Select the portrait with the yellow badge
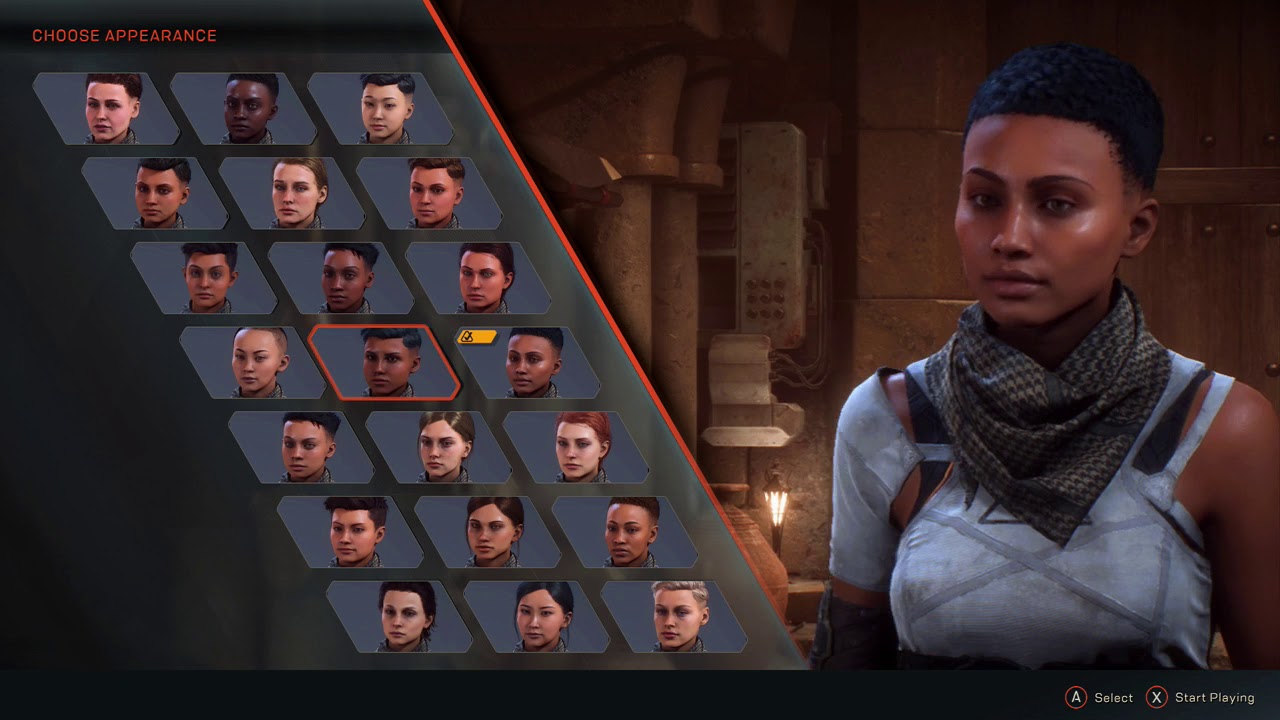The width and height of the screenshot is (1280, 720). point(530,362)
